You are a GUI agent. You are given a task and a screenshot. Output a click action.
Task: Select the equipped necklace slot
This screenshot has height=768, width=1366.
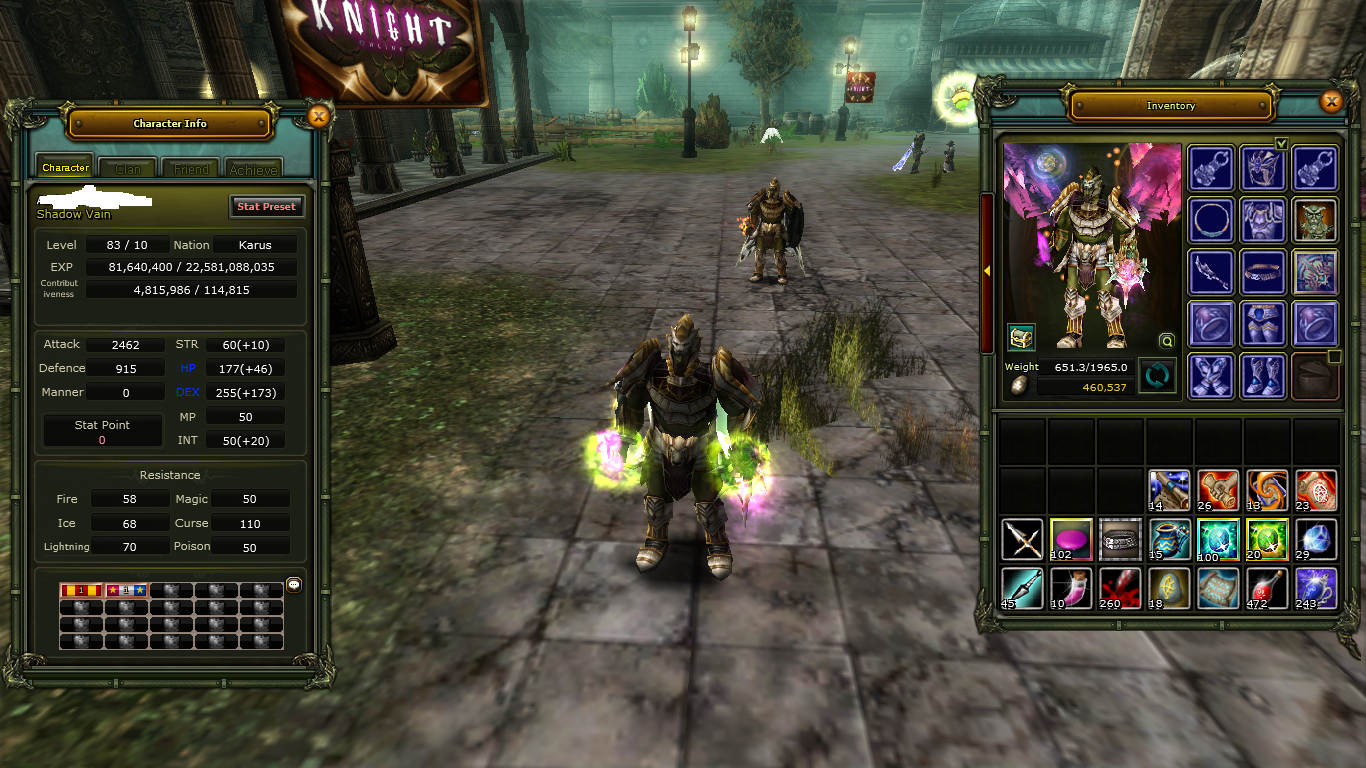pos(1209,219)
